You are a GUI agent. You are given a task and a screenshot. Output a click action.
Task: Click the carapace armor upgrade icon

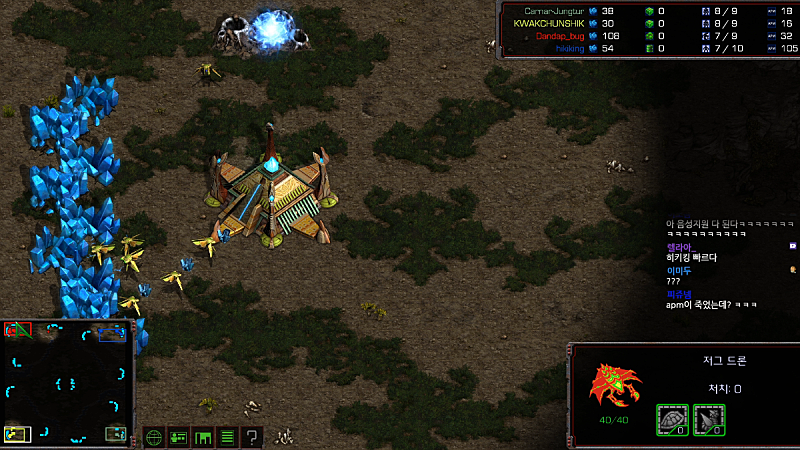point(671,419)
